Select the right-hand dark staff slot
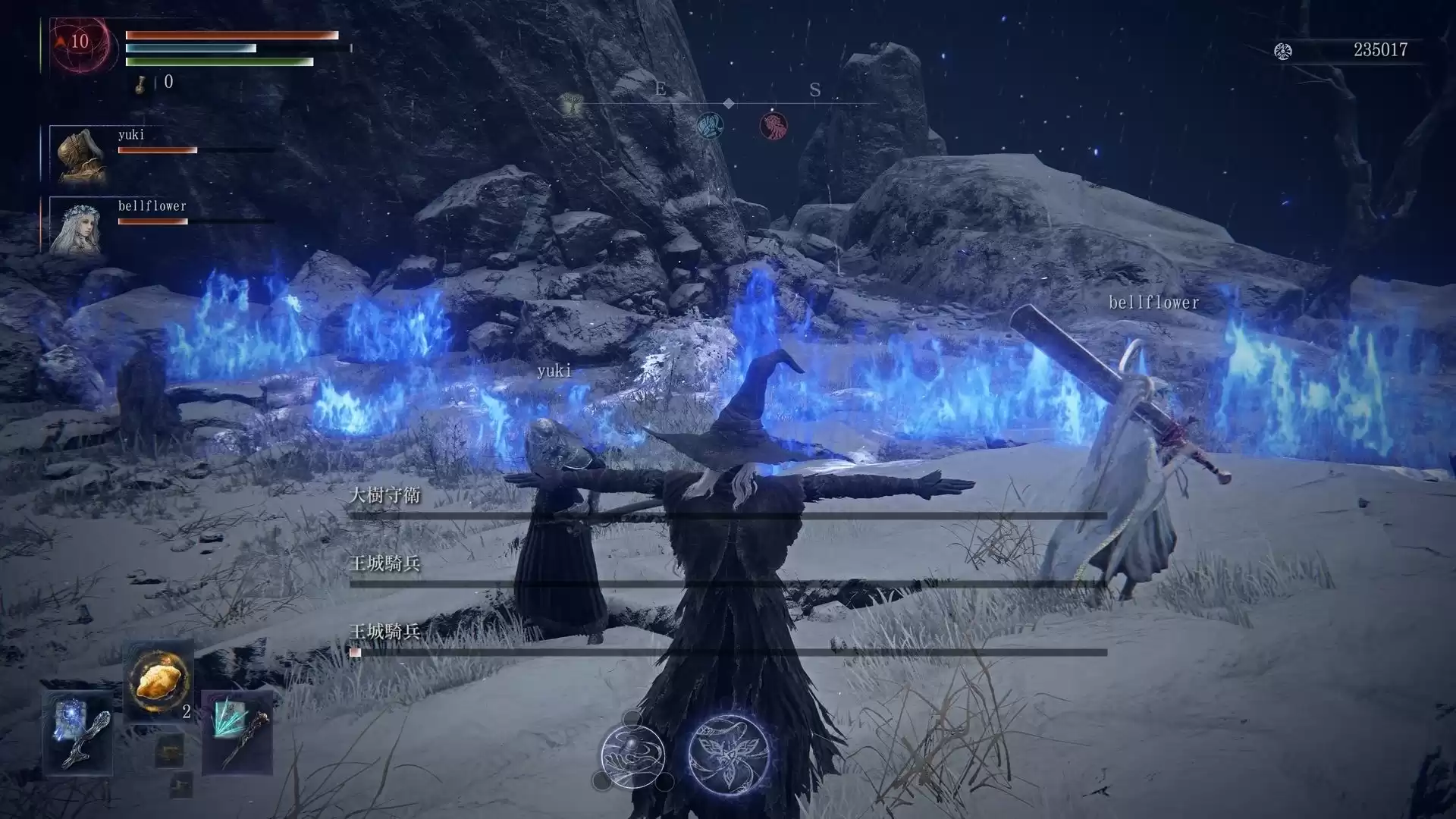 pyautogui.click(x=237, y=733)
